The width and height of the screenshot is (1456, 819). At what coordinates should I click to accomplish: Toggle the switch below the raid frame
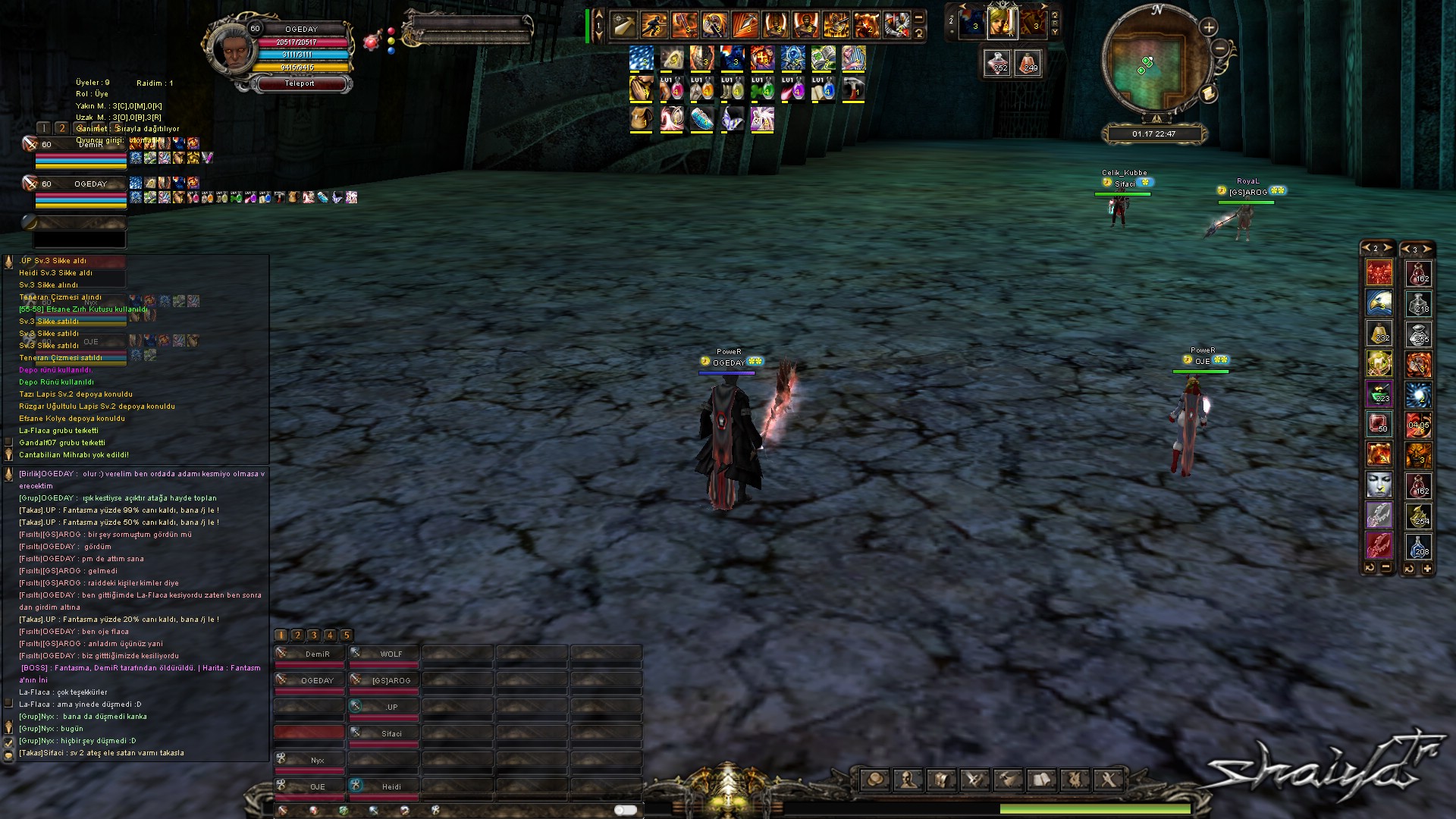tap(625, 810)
